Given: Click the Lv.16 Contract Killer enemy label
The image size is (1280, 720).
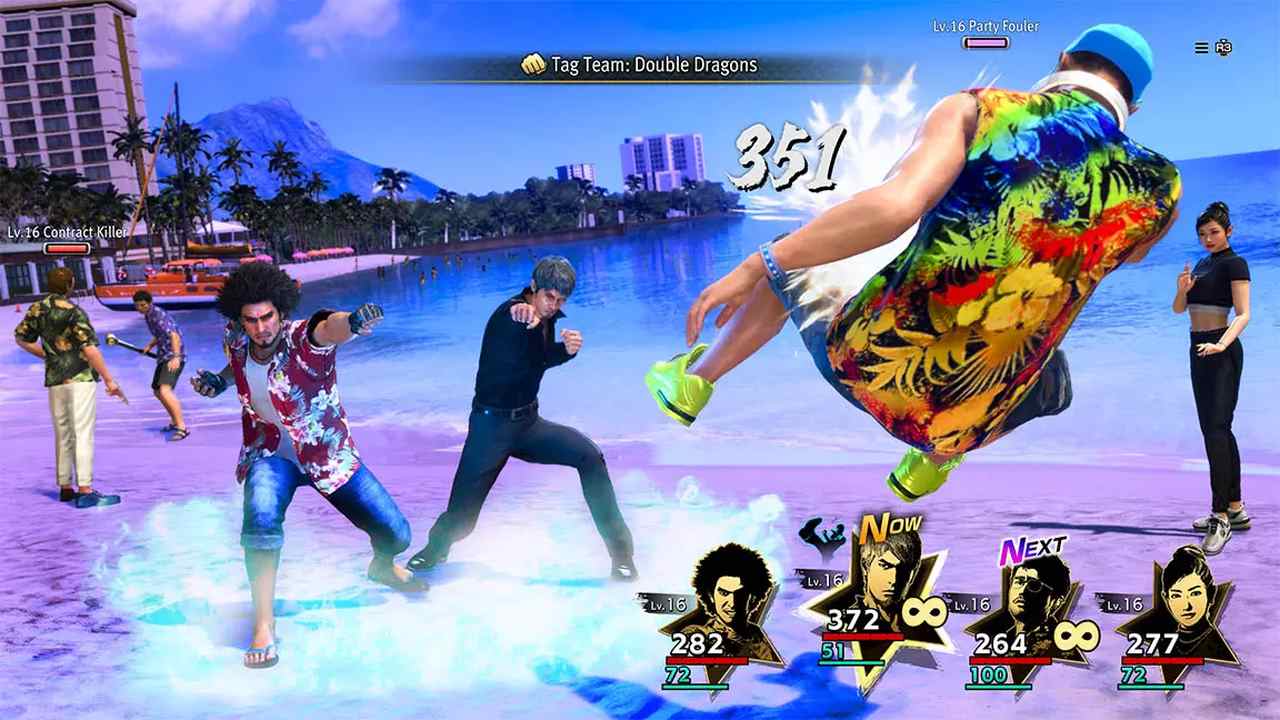Looking at the screenshot, I should point(66,231).
